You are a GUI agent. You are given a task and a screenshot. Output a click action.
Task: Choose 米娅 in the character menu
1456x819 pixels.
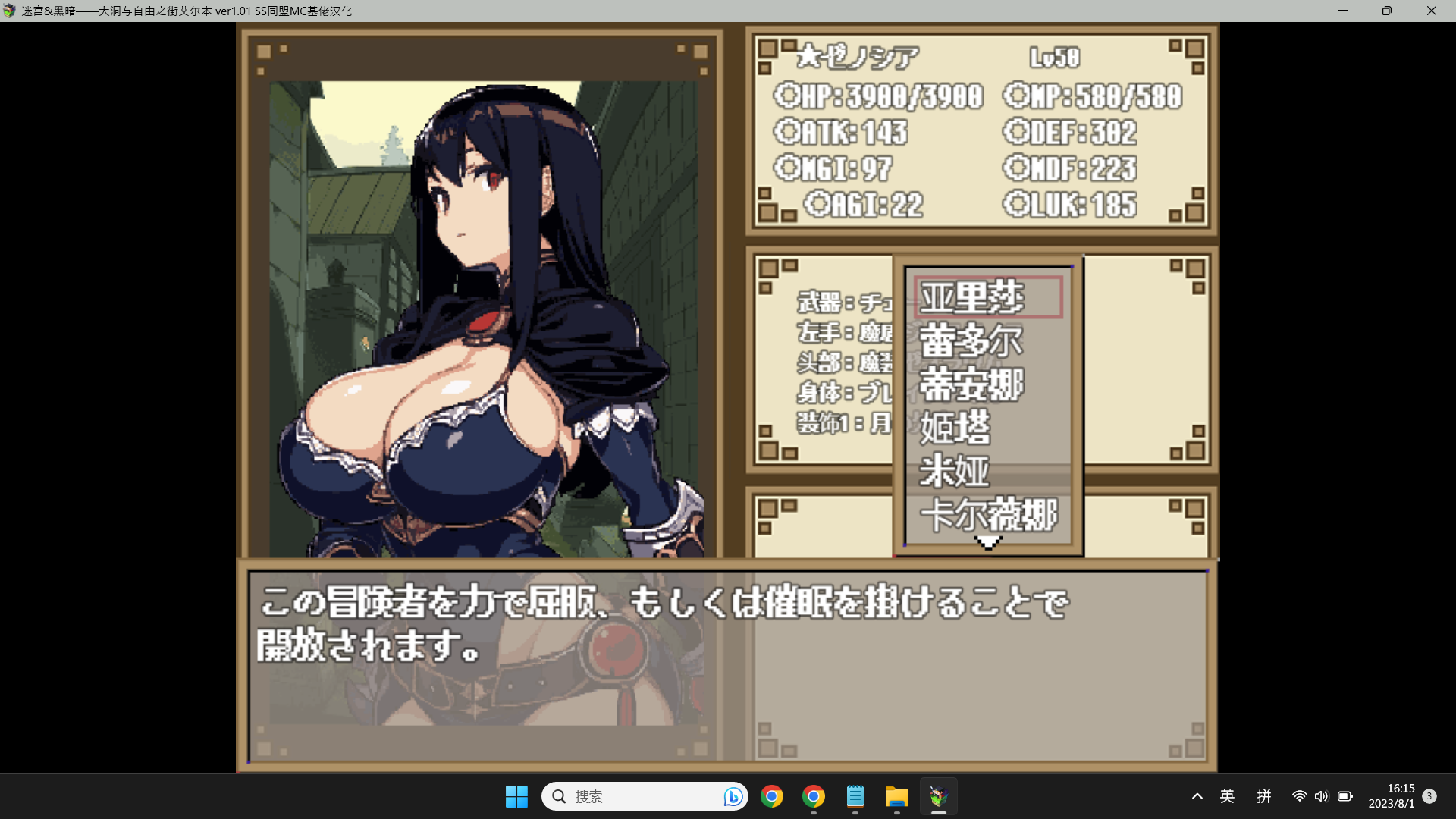click(955, 471)
